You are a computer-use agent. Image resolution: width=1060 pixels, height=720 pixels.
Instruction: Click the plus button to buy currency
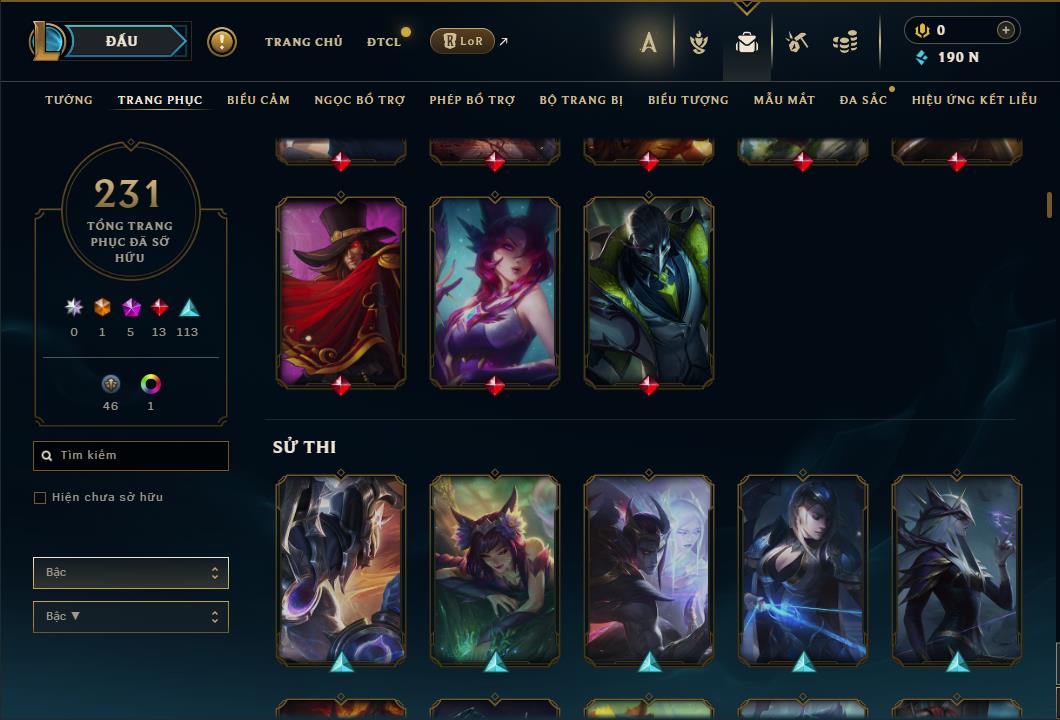pos(1005,31)
